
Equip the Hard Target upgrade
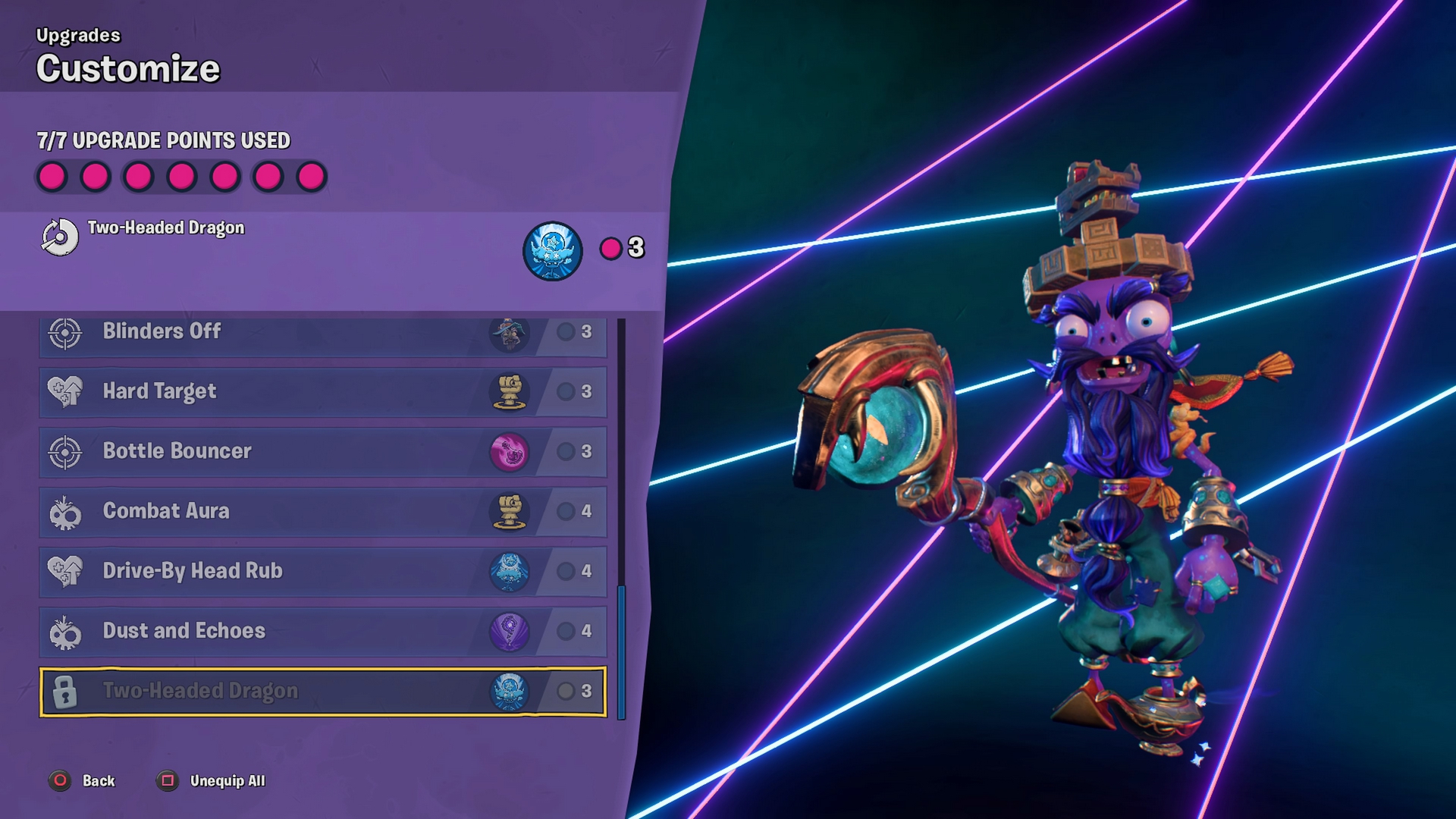322,391
